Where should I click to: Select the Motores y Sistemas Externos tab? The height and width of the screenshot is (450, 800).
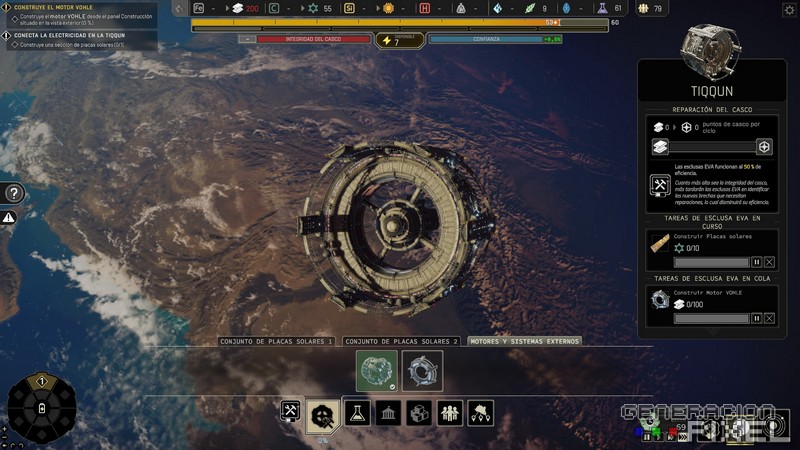coord(525,341)
